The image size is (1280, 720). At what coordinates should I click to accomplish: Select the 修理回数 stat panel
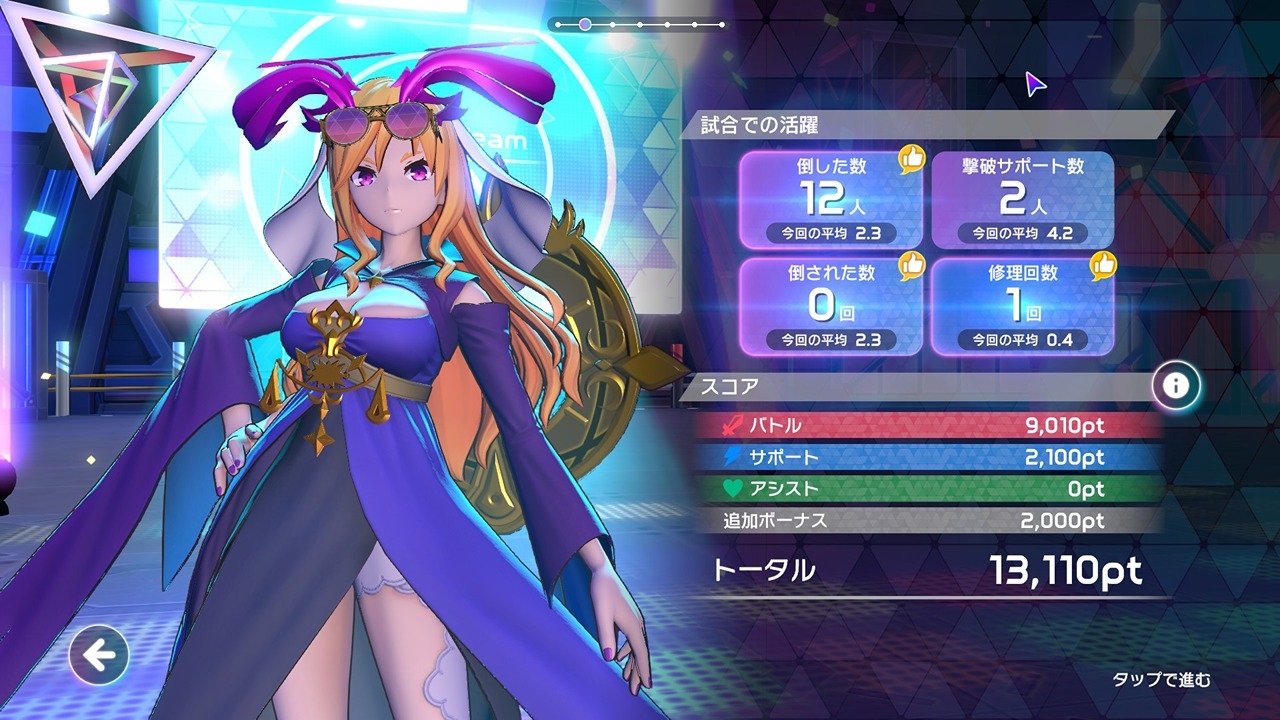1022,305
